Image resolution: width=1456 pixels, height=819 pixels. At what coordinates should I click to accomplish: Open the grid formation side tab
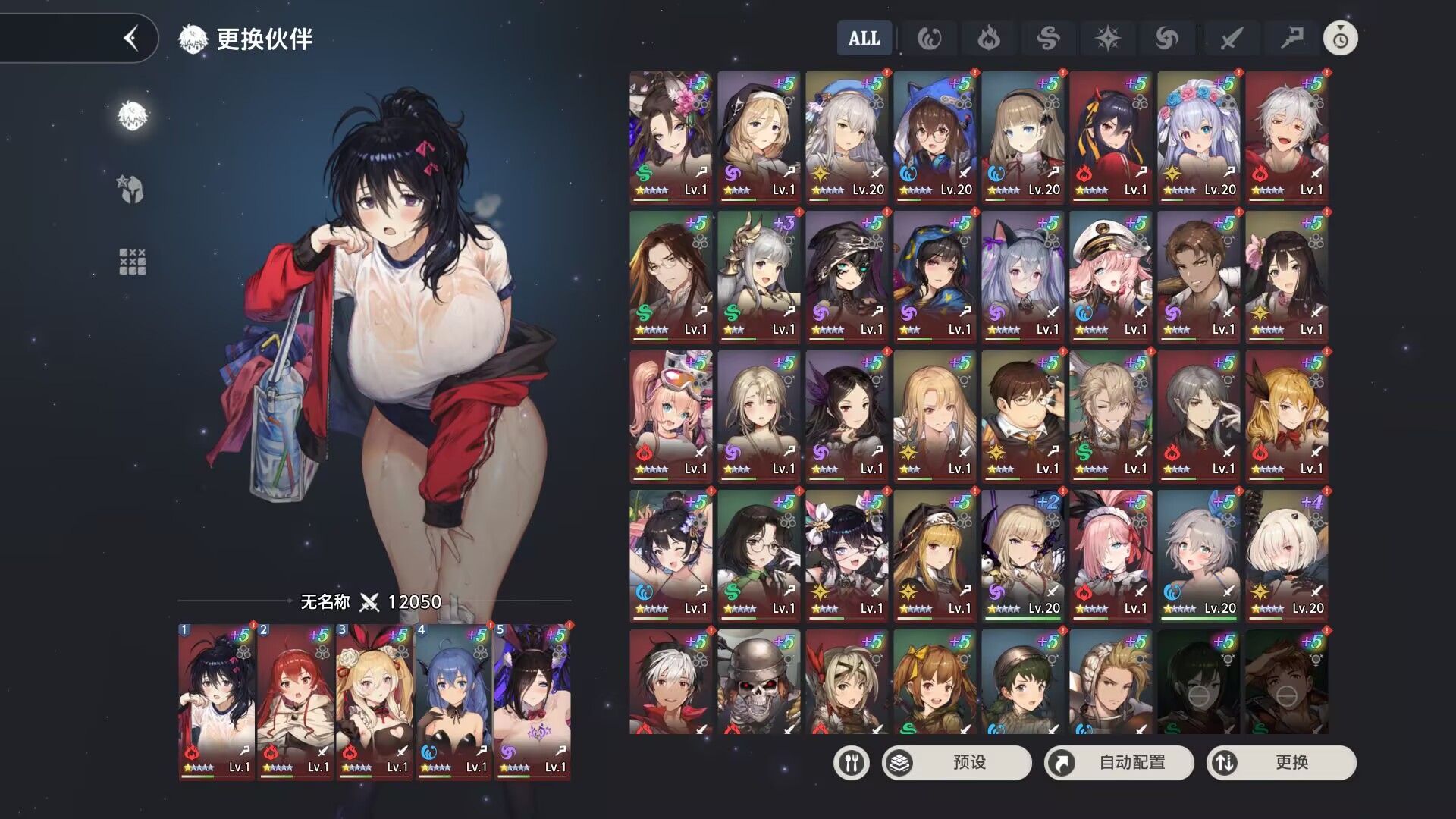tap(132, 262)
